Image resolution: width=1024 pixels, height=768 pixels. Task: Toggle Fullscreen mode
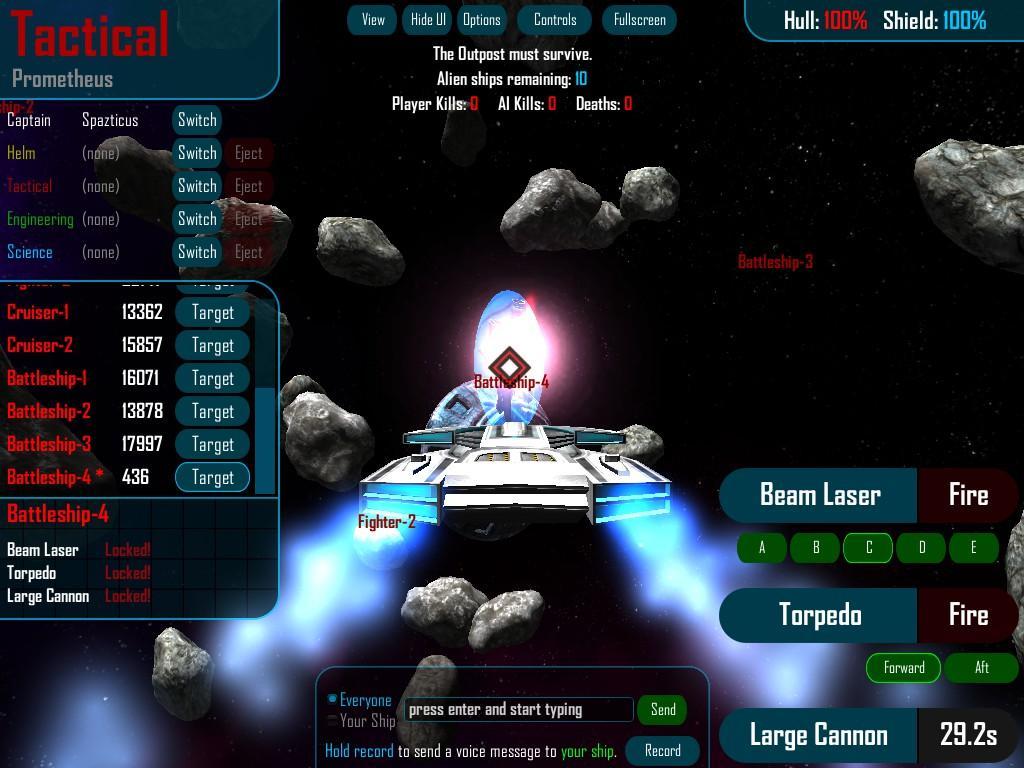[x=639, y=20]
